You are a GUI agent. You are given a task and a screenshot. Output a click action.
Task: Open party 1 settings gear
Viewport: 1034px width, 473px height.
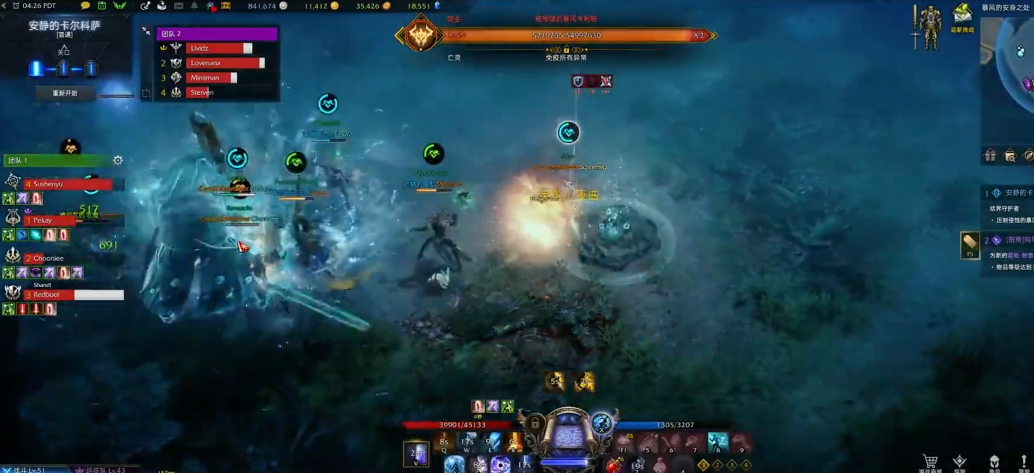[118, 160]
